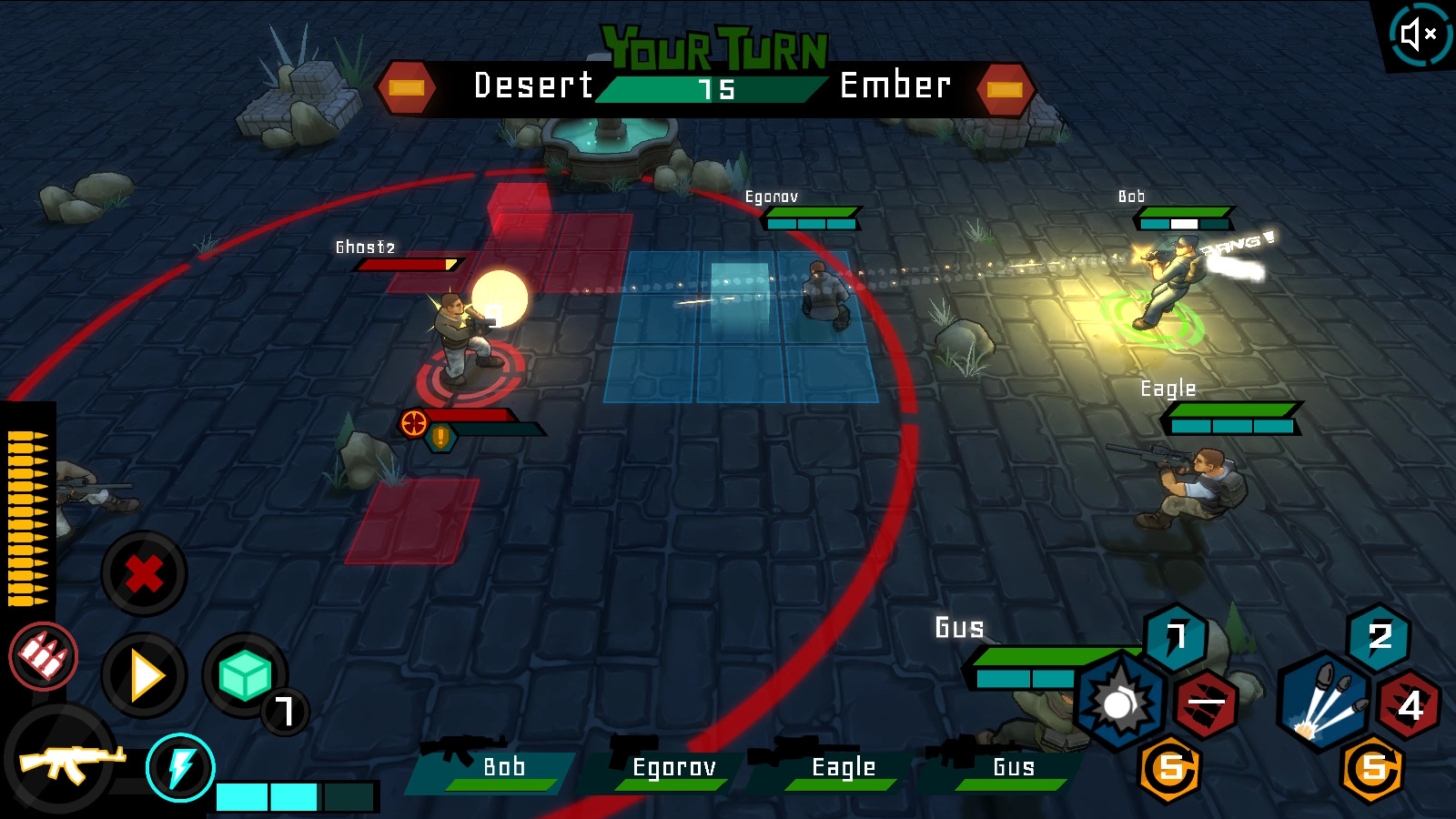The image size is (1456, 819).
Task: Choose the red bullets ammo icon
Action: click(44, 656)
